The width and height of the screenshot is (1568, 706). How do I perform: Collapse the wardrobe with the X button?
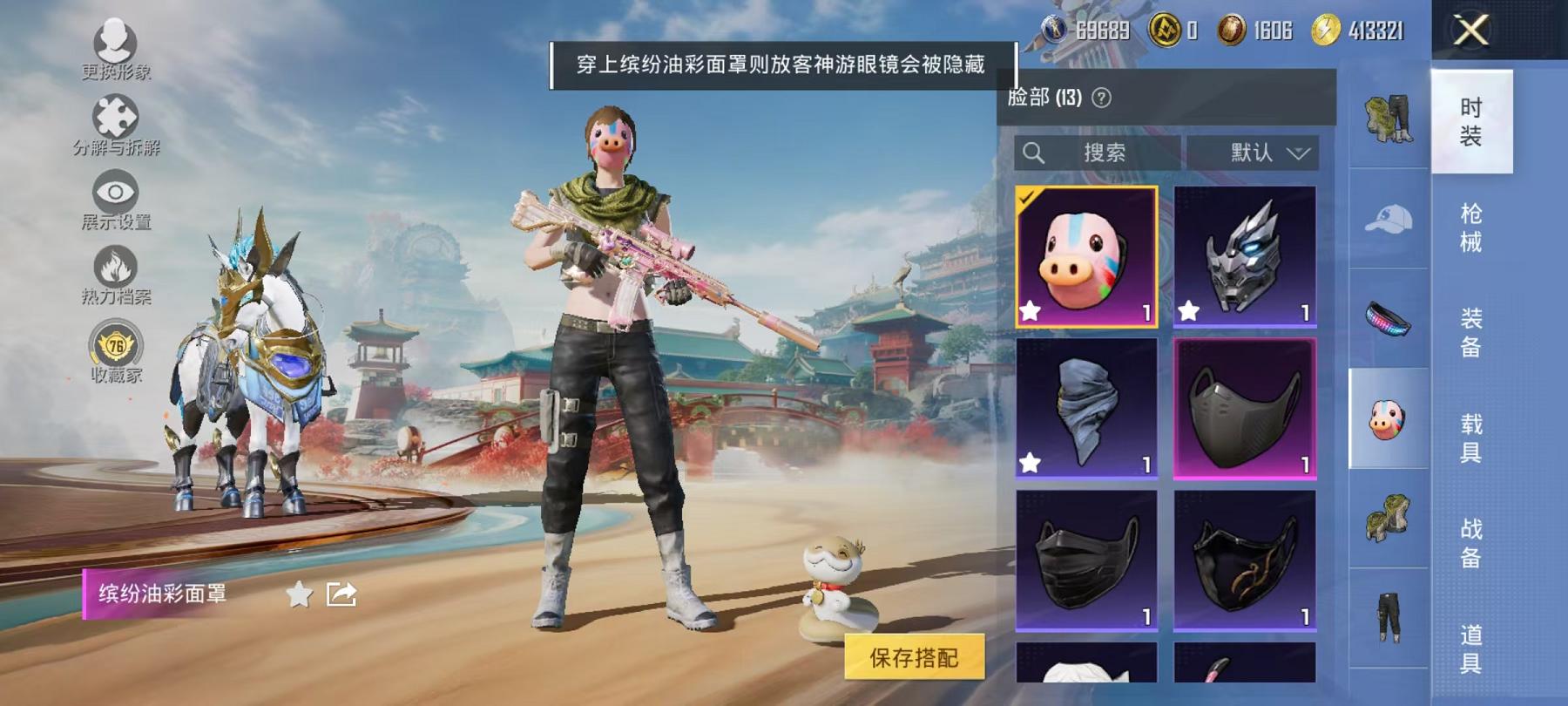pyautogui.click(x=1471, y=31)
